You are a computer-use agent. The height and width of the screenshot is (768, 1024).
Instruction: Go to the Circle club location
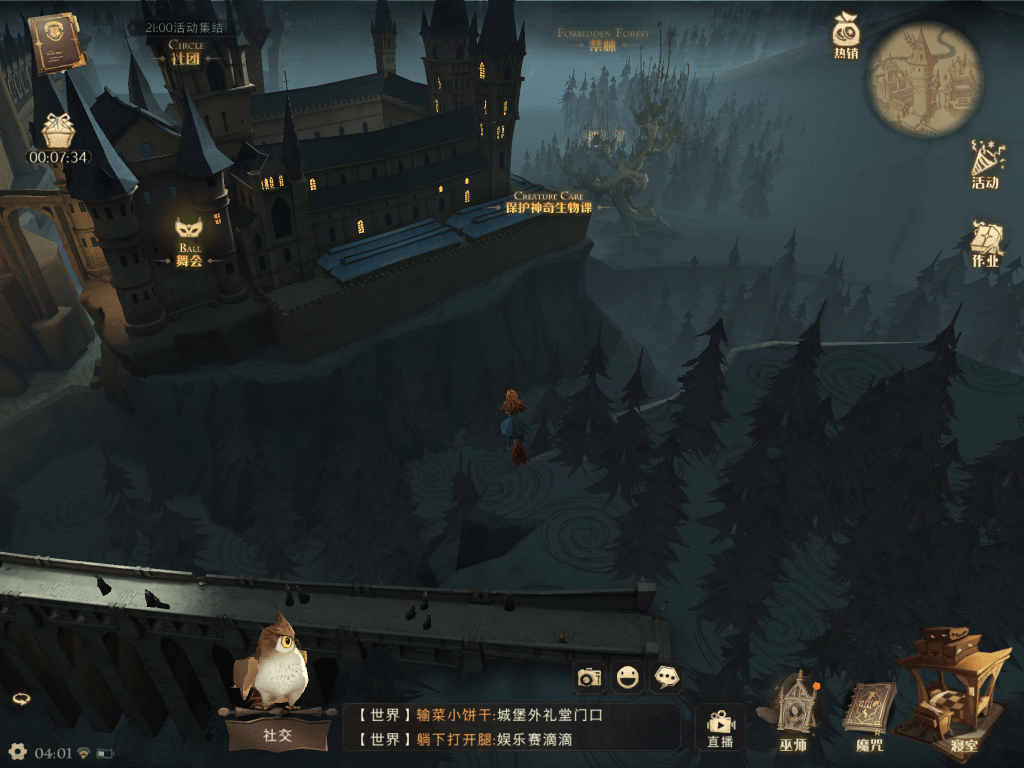point(186,54)
